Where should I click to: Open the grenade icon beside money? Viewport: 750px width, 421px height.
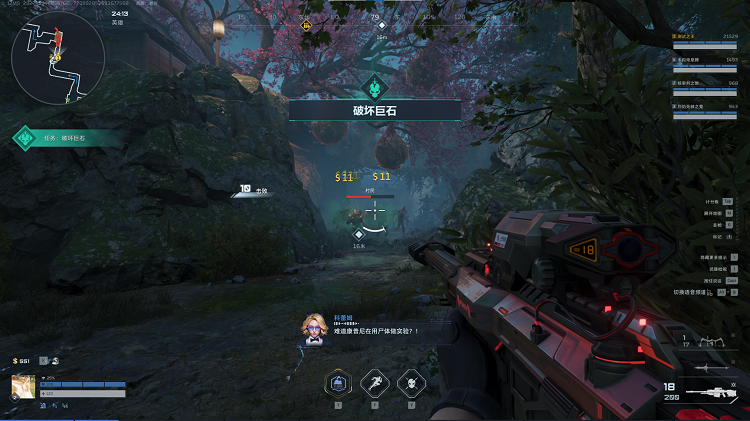(x=54, y=361)
